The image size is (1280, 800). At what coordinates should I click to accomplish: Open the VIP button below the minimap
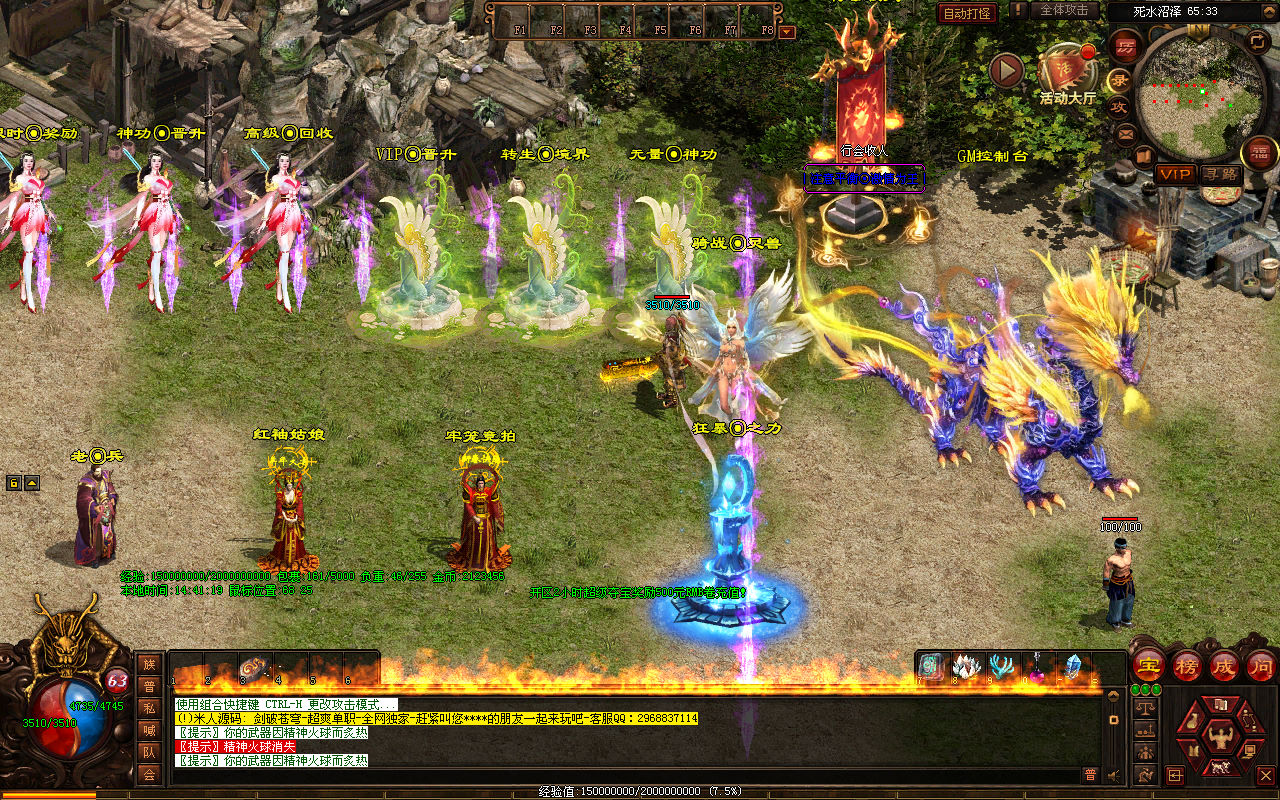click(1175, 174)
